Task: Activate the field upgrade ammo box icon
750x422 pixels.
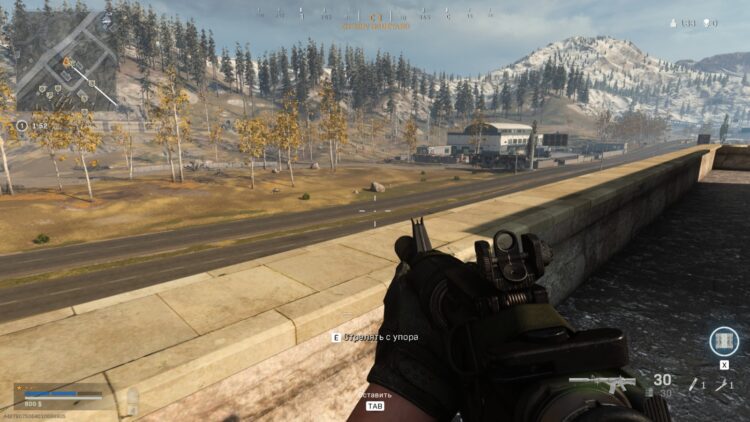Action: coord(723,341)
